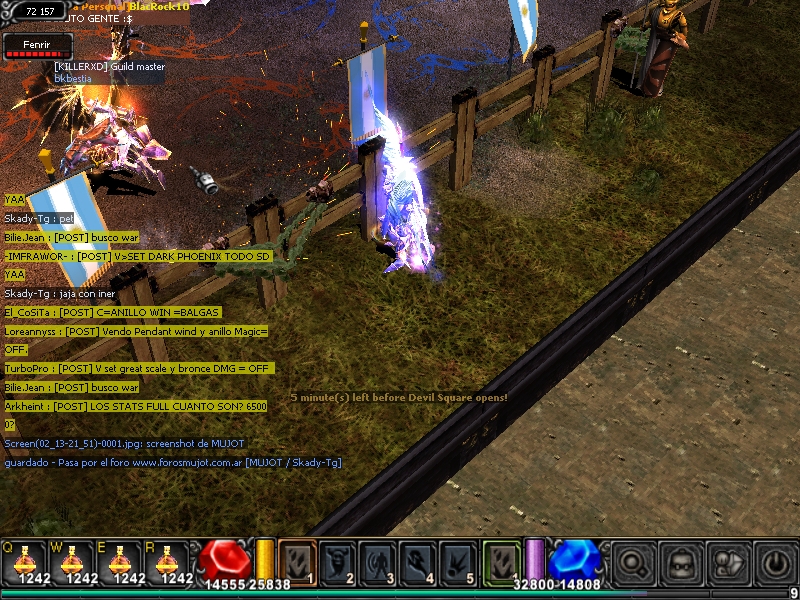
Task: Open the inventory bag button
Action: click(682, 562)
